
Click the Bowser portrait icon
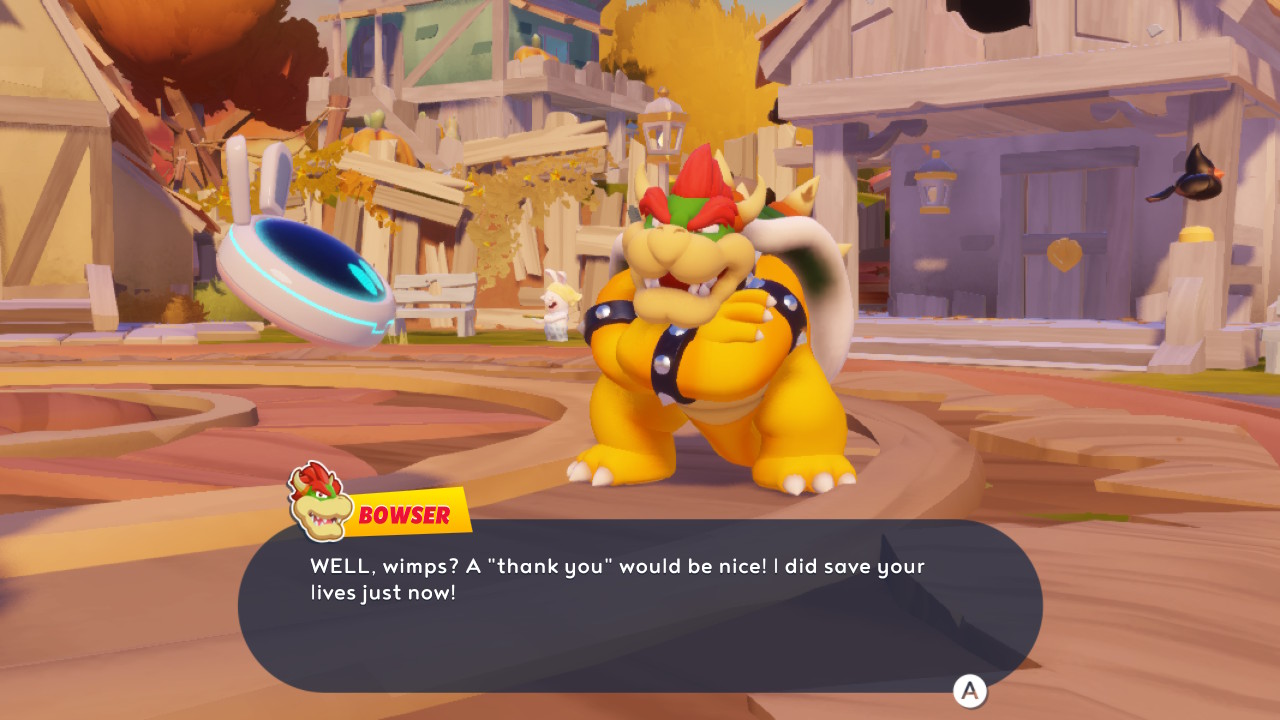coord(315,500)
